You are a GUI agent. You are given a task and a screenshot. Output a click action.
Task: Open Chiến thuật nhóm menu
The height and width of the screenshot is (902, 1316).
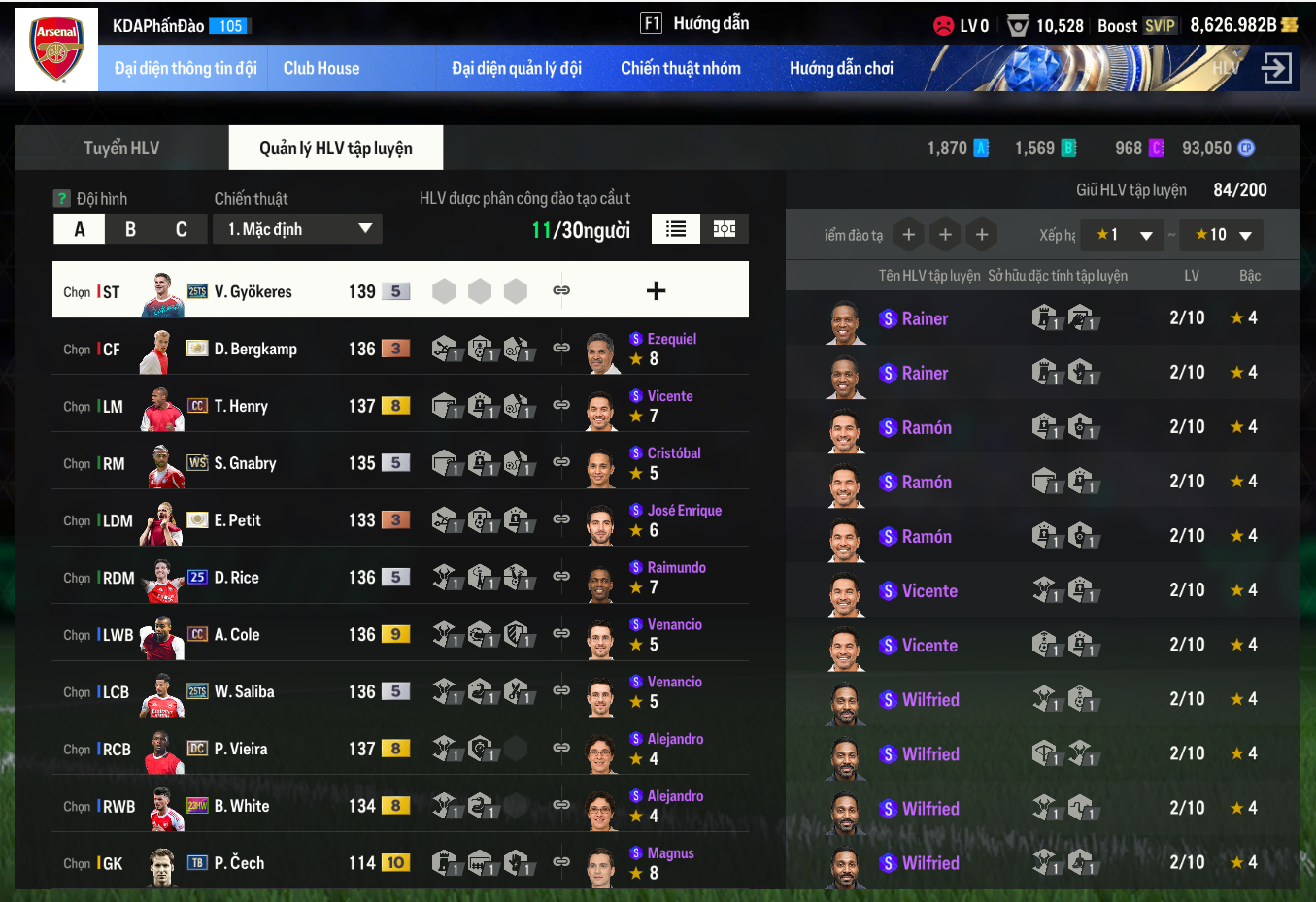click(x=681, y=68)
